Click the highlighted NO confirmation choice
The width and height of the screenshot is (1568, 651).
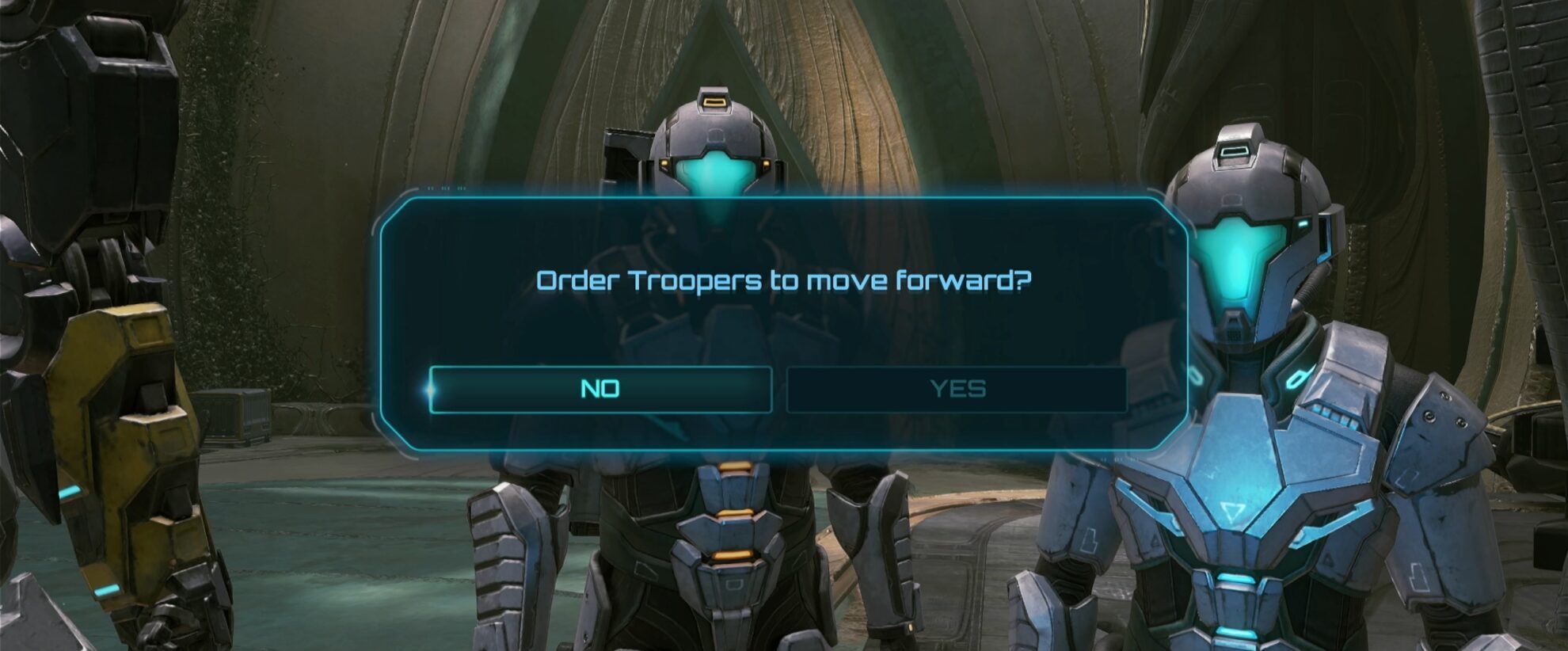tap(602, 389)
